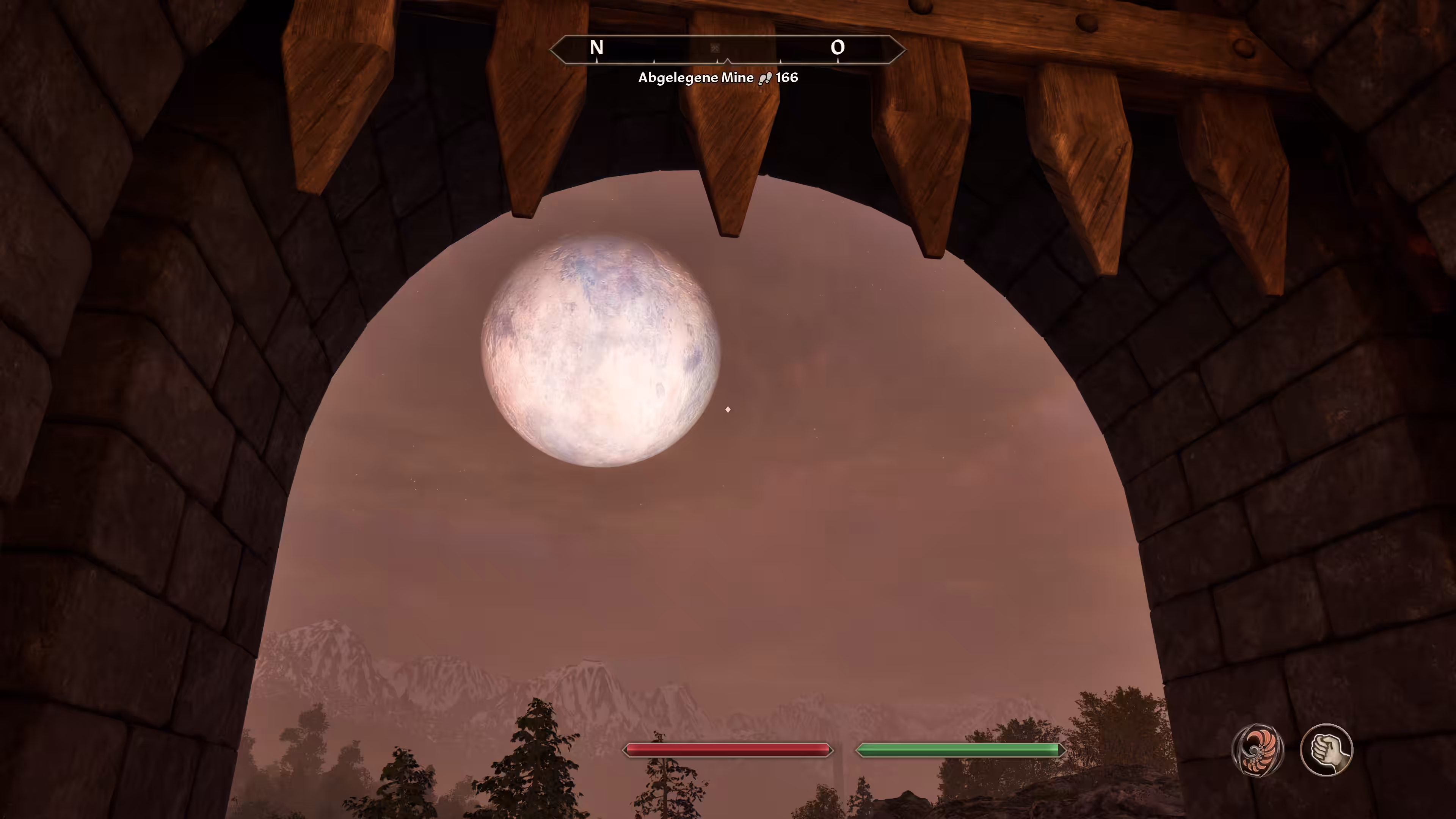The height and width of the screenshot is (819, 1456).
Task: Open the compass bar showing N and O
Action: [x=728, y=49]
